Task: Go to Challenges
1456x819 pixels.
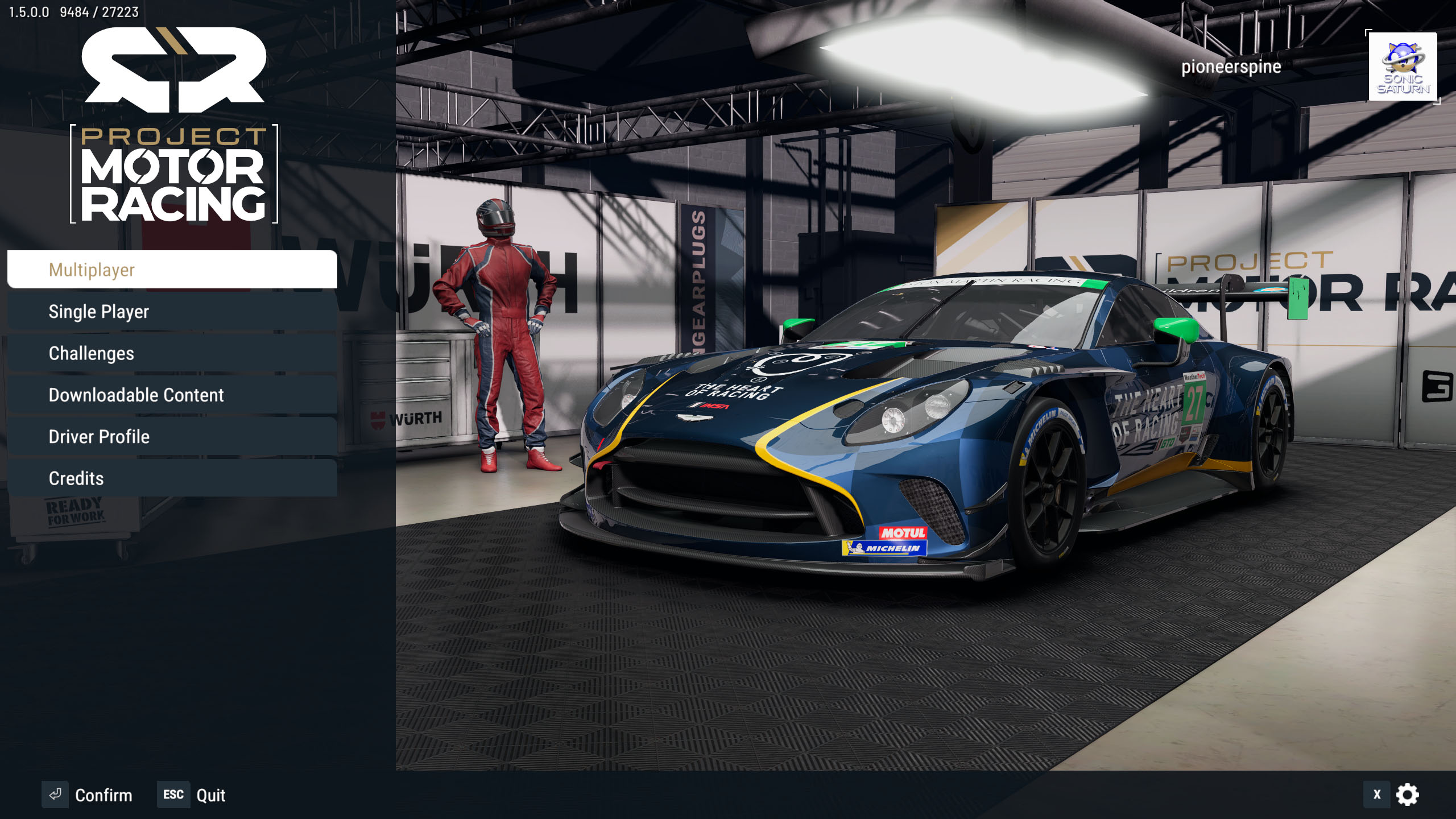Action: coord(172,353)
